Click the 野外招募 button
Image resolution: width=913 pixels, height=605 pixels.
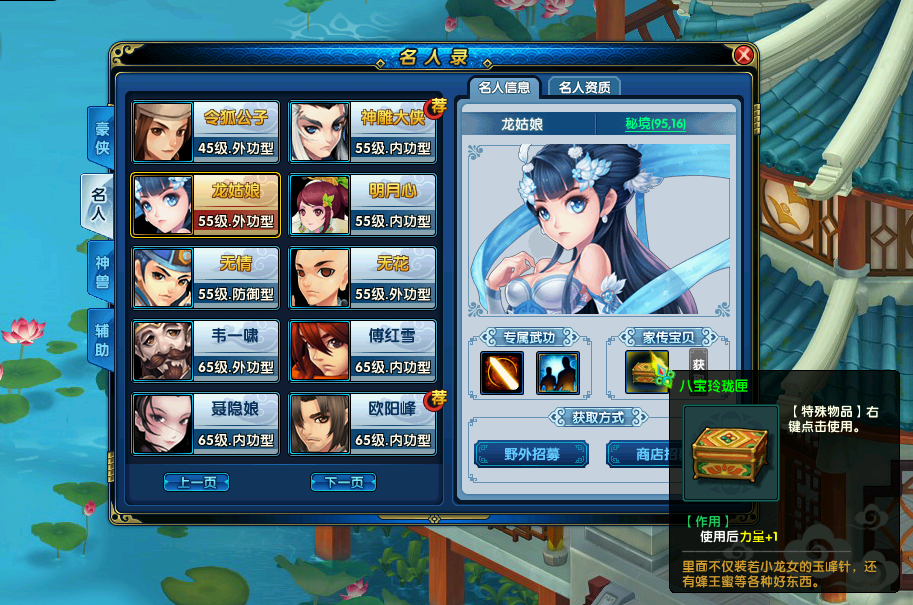coord(531,454)
